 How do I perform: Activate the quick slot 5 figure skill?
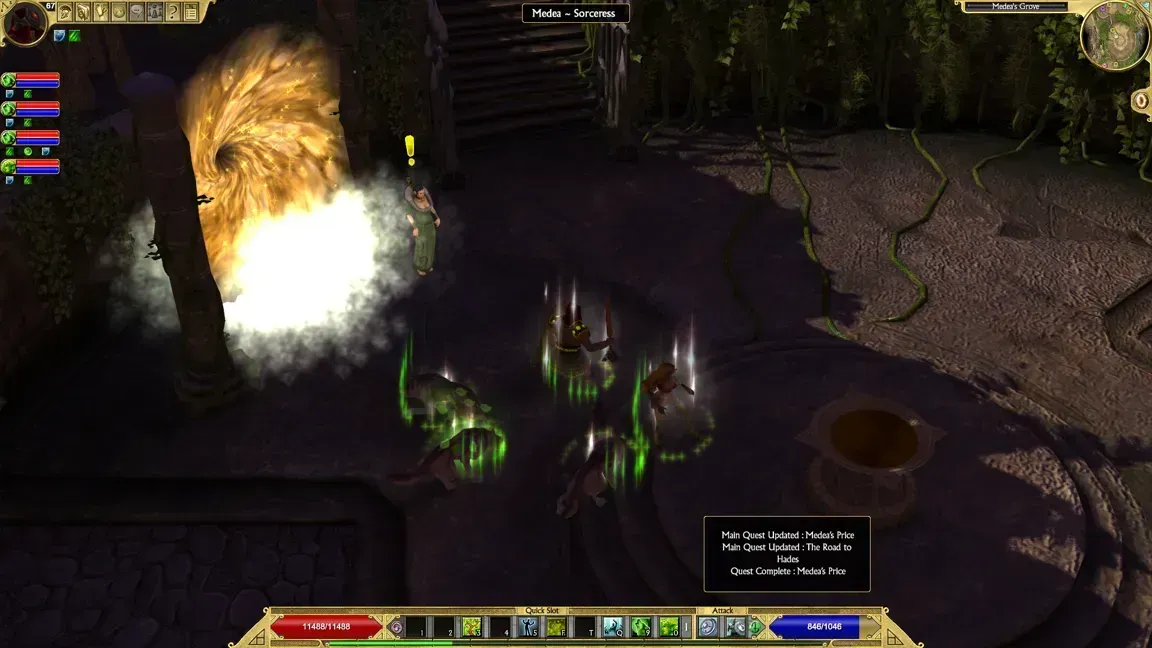(x=529, y=627)
